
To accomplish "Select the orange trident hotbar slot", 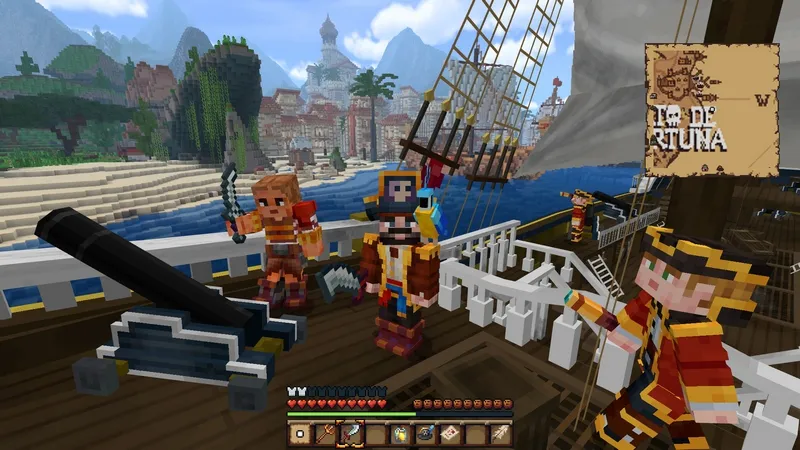I will pos(325,434).
